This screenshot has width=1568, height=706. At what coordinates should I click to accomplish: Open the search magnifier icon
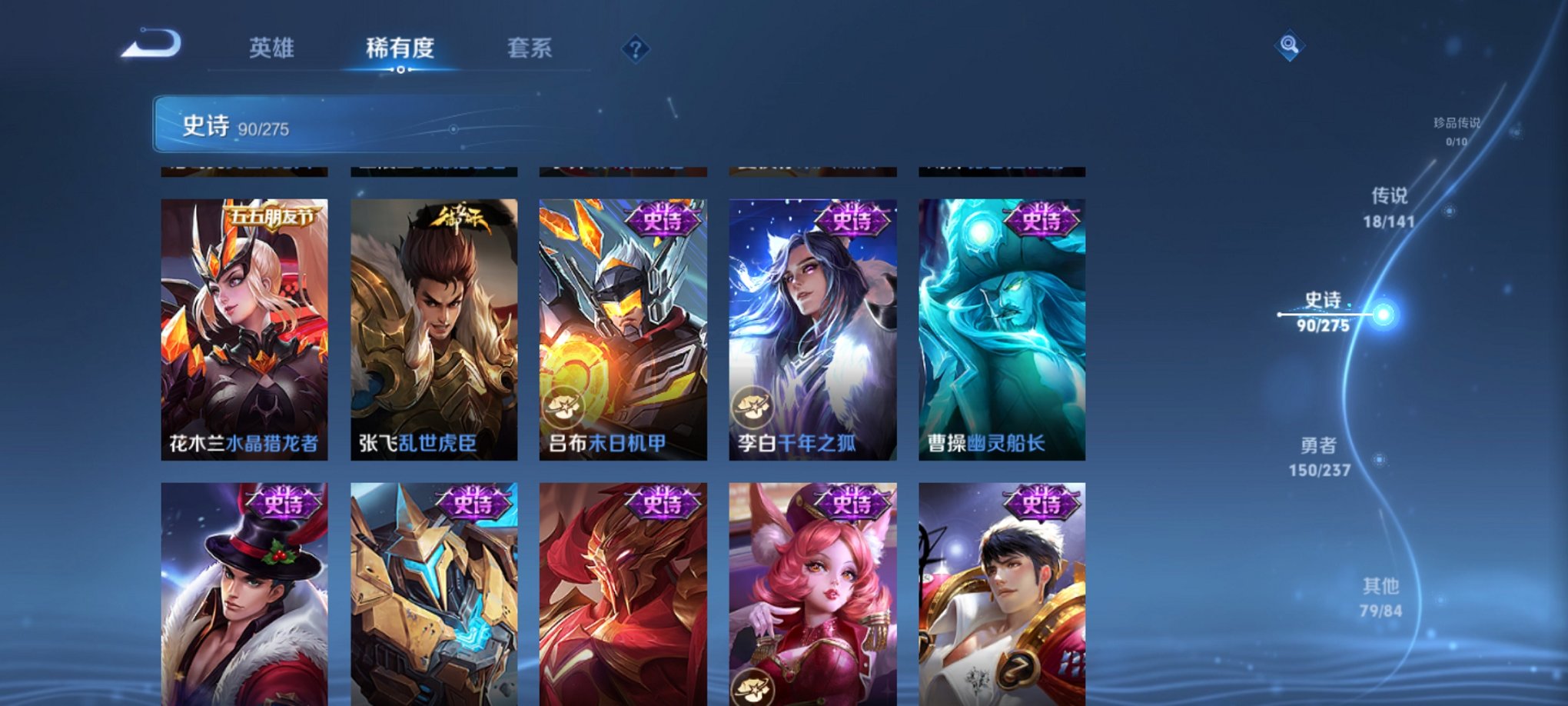1291,46
